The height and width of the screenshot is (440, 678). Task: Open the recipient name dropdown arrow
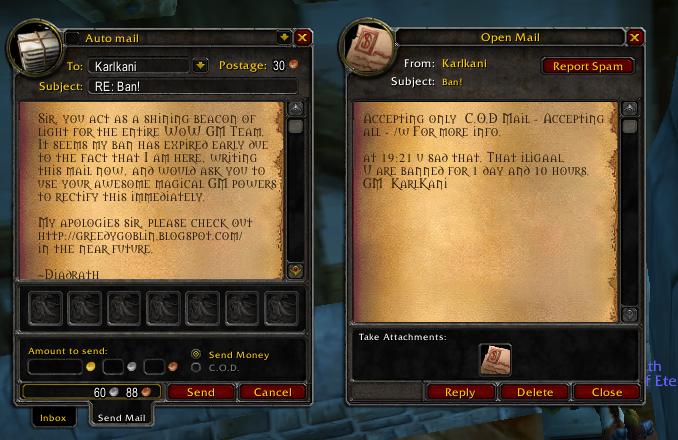(201, 66)
